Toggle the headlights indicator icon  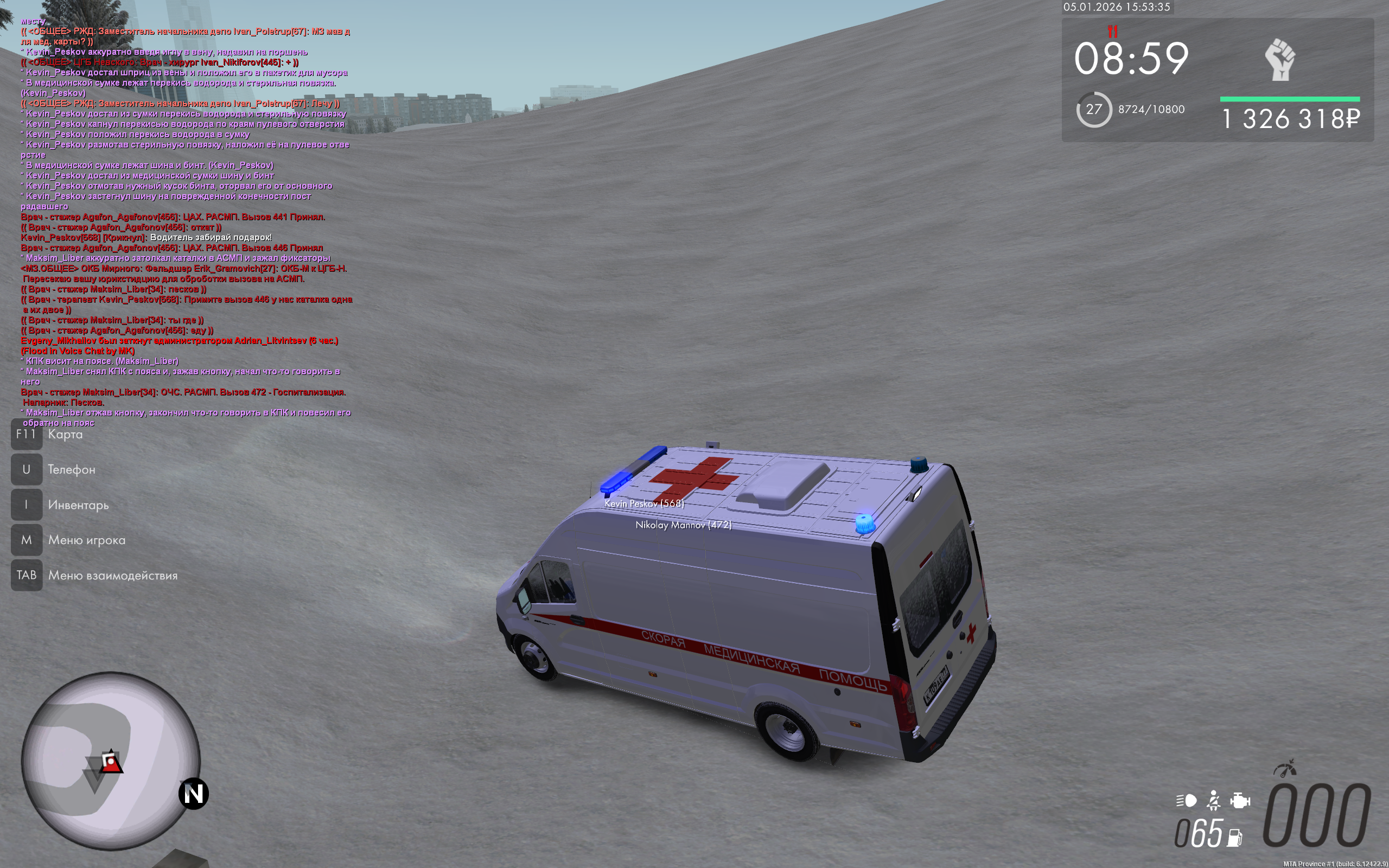coord(1187,801)
